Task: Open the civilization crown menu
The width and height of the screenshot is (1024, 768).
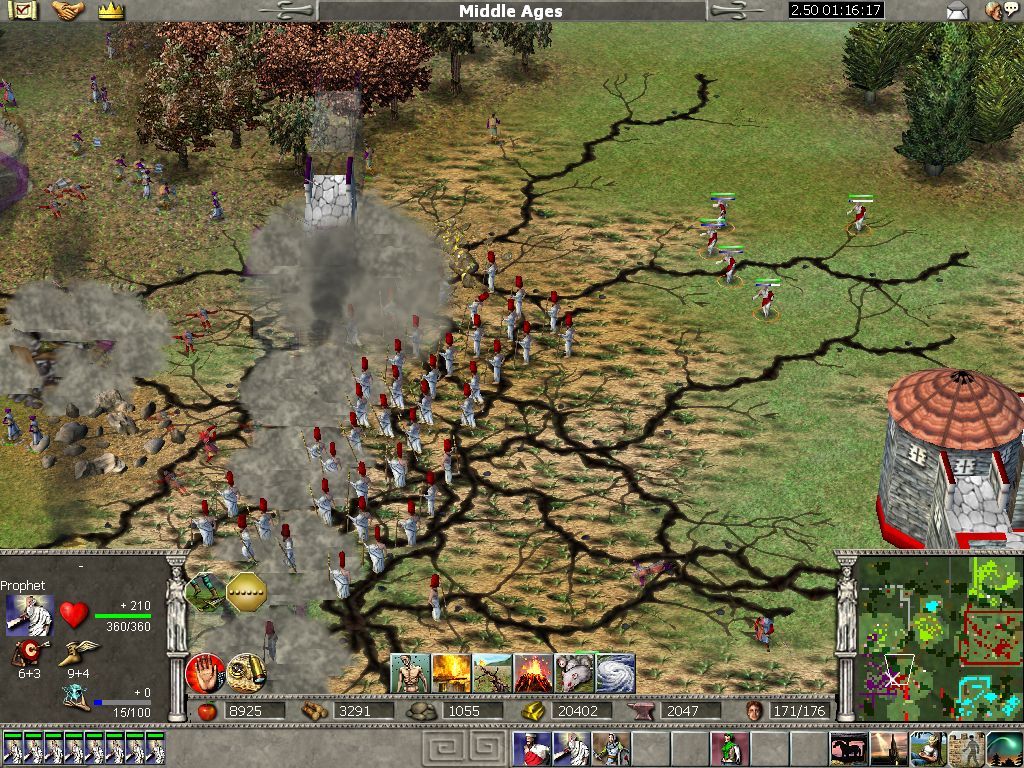Action: tap(111, 11)
